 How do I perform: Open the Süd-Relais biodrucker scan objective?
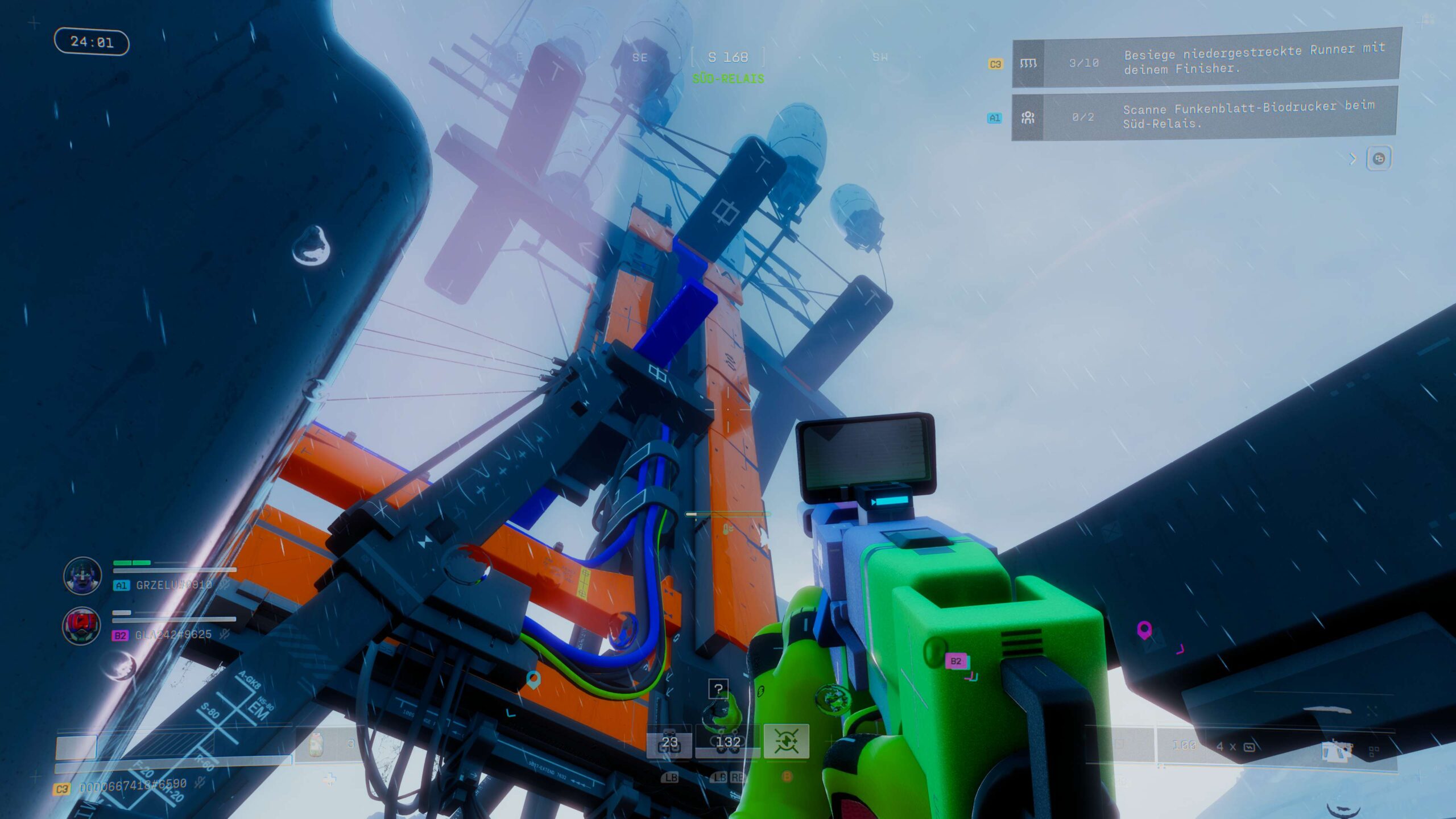click(1203, 116)
